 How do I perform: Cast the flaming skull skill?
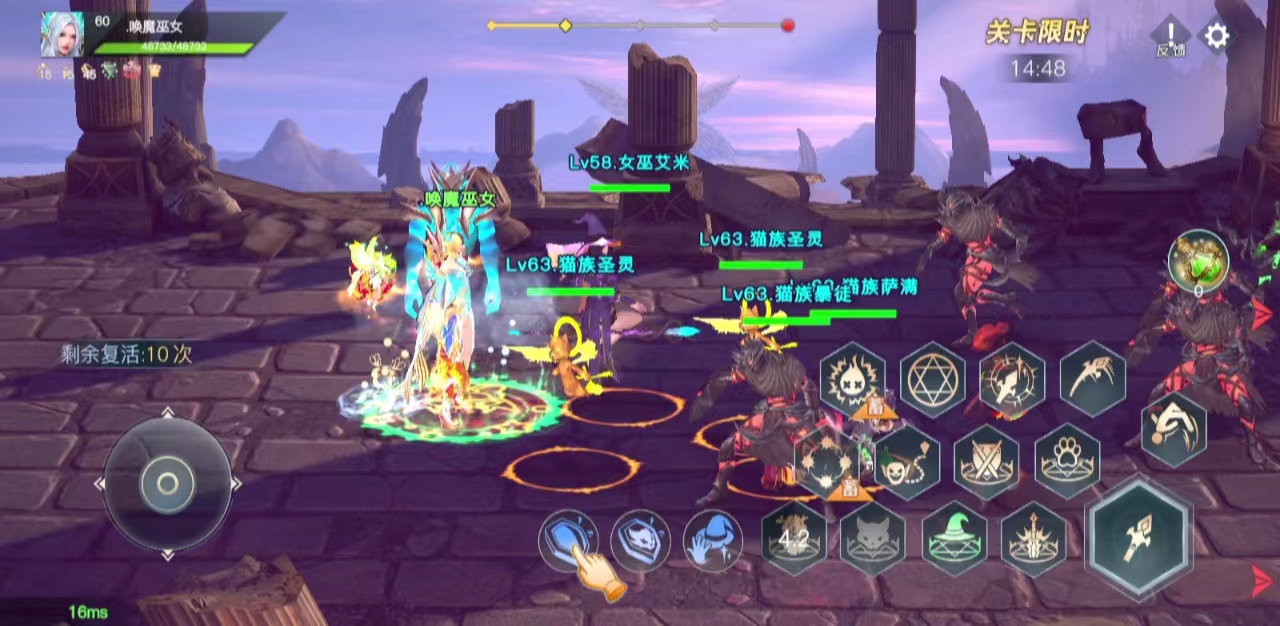852,377
